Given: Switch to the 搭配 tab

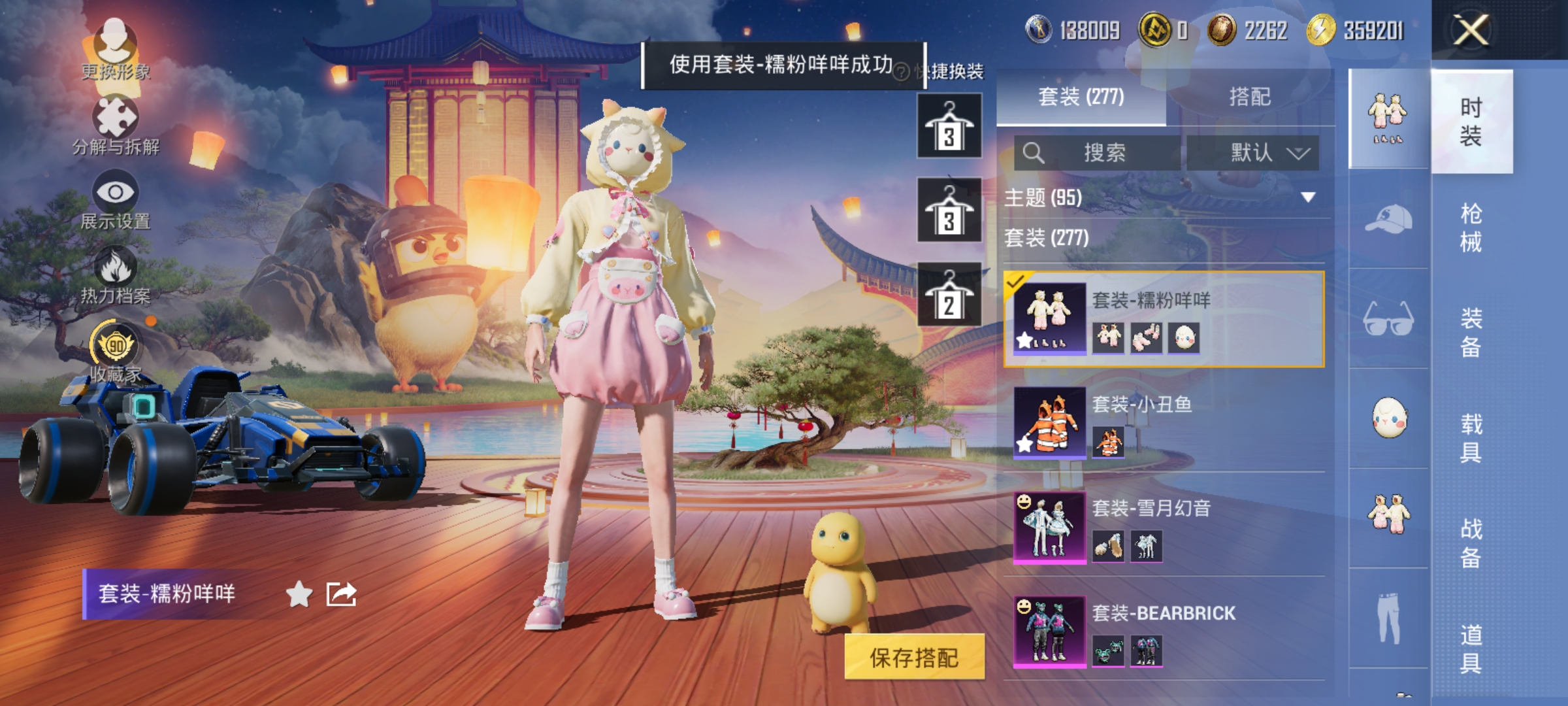Looking at the screenshot, I should [x=1249, y=97].
